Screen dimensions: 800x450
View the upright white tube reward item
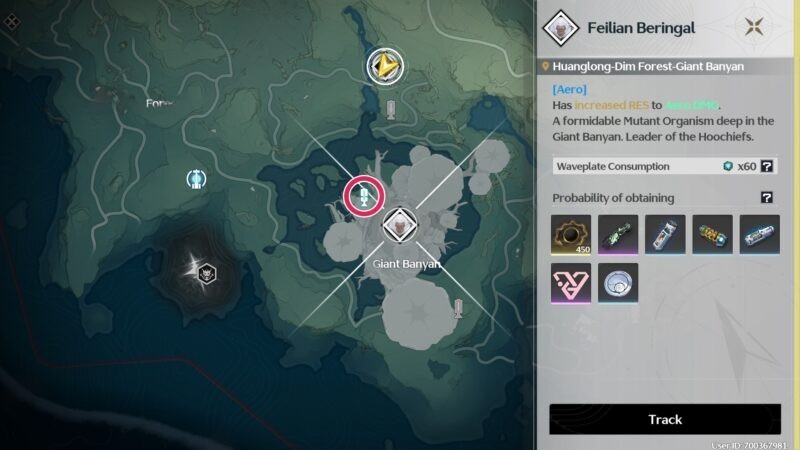[x=665, y=234]
